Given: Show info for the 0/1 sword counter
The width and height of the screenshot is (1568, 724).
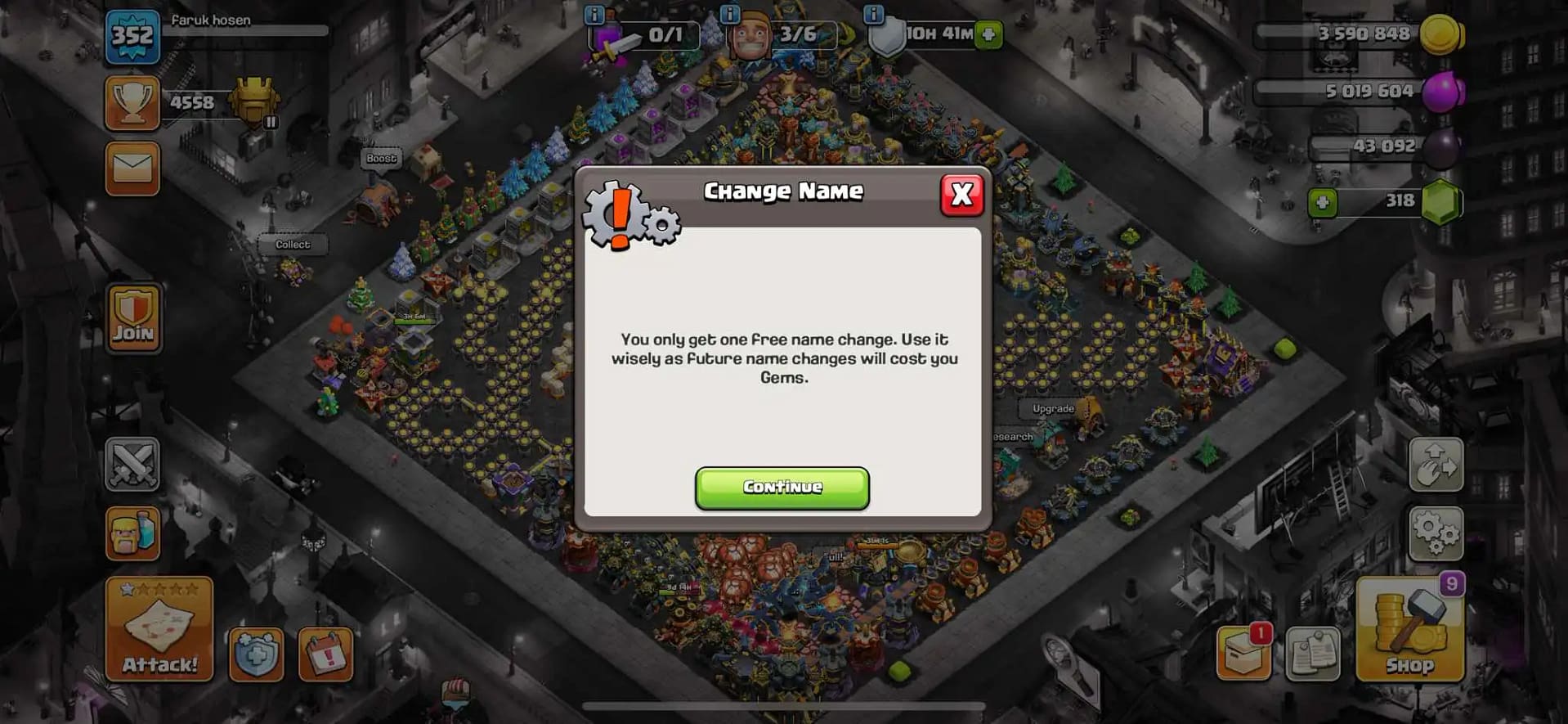Looking at the screenshot, I should (x=594, y=14).
